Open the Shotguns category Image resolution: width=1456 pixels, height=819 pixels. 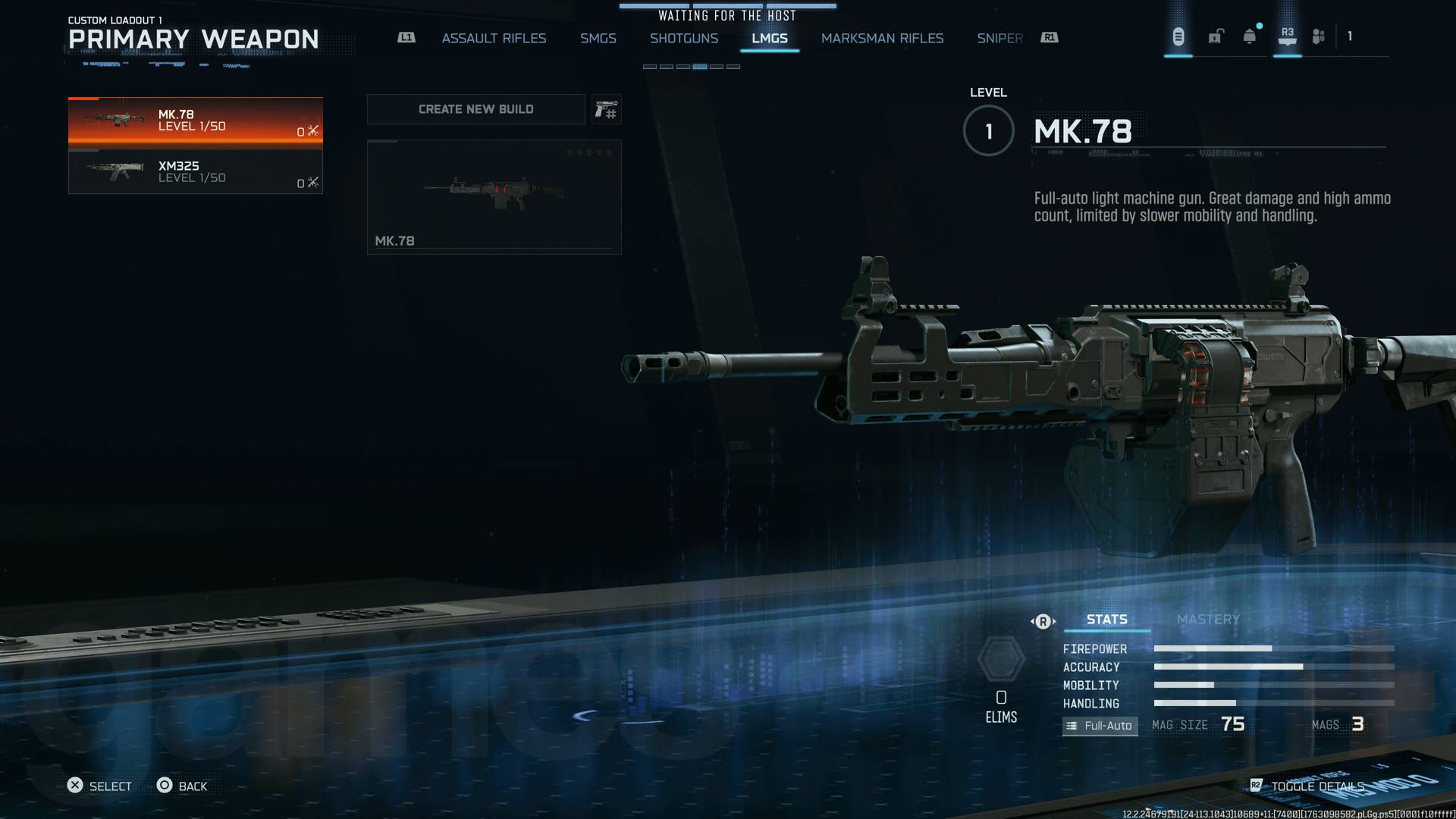click(685, 38)
